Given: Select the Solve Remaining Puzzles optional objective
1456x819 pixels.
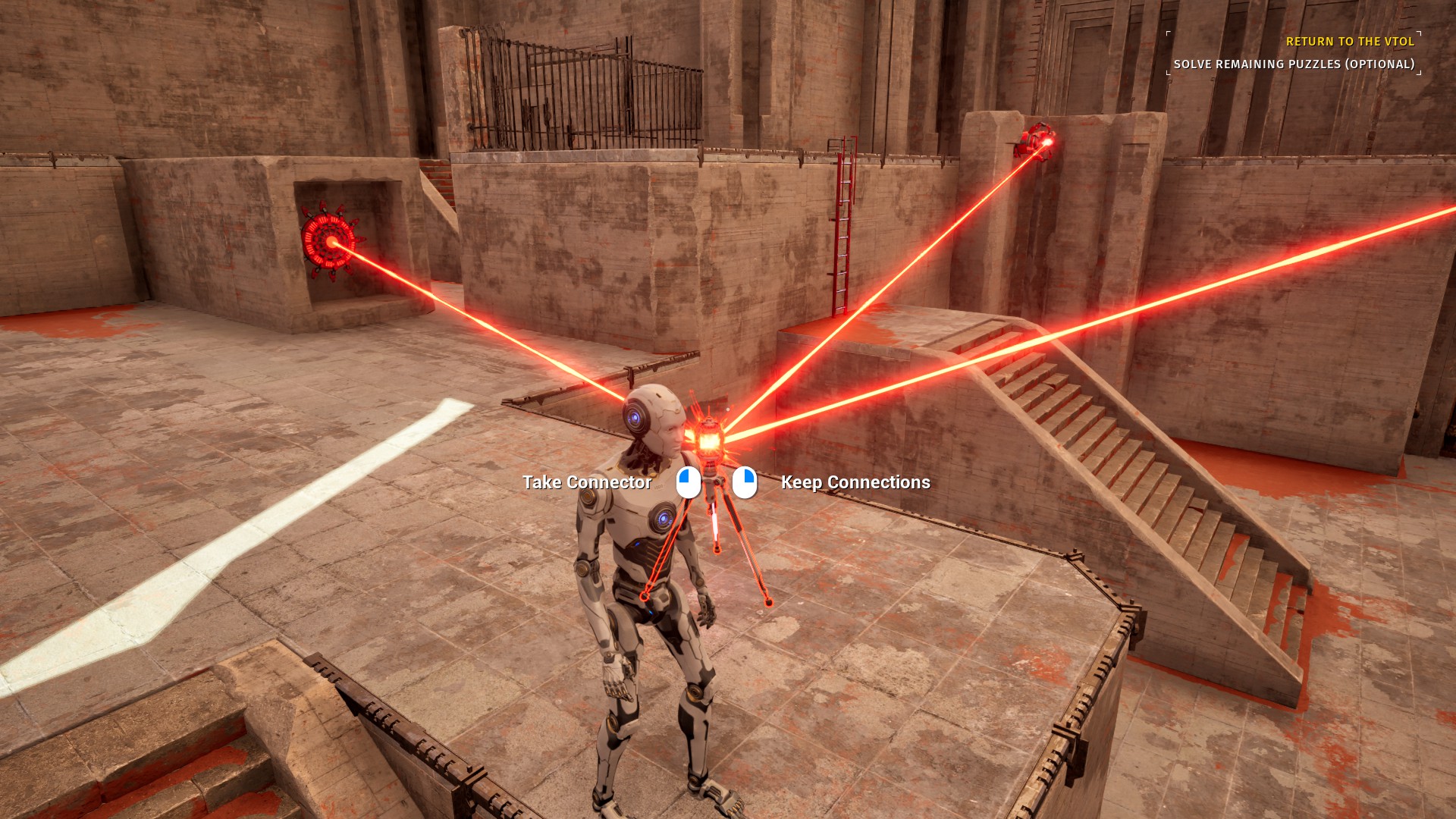Looking at the screenshot, I should coord(1294,64).
